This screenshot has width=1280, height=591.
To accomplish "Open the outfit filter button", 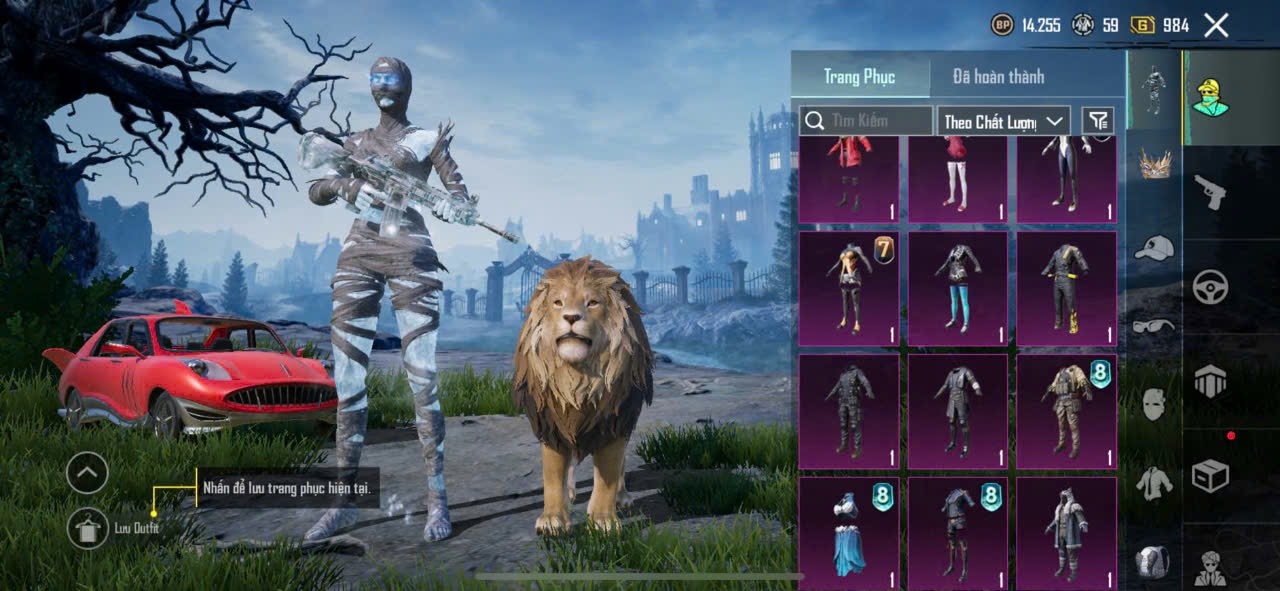I will tap(1098, 121).
